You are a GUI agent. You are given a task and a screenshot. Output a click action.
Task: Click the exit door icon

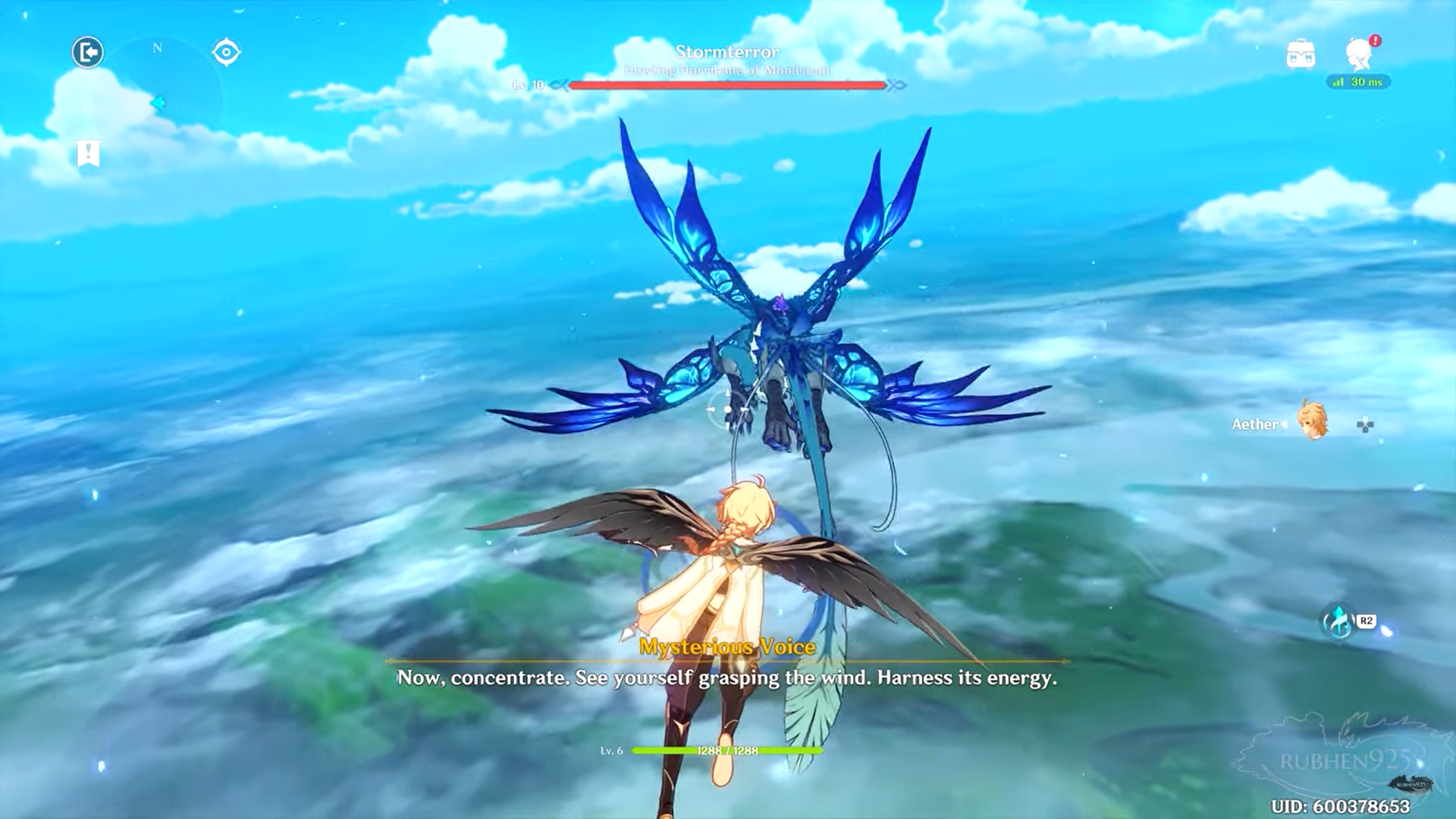click(88, 52)
